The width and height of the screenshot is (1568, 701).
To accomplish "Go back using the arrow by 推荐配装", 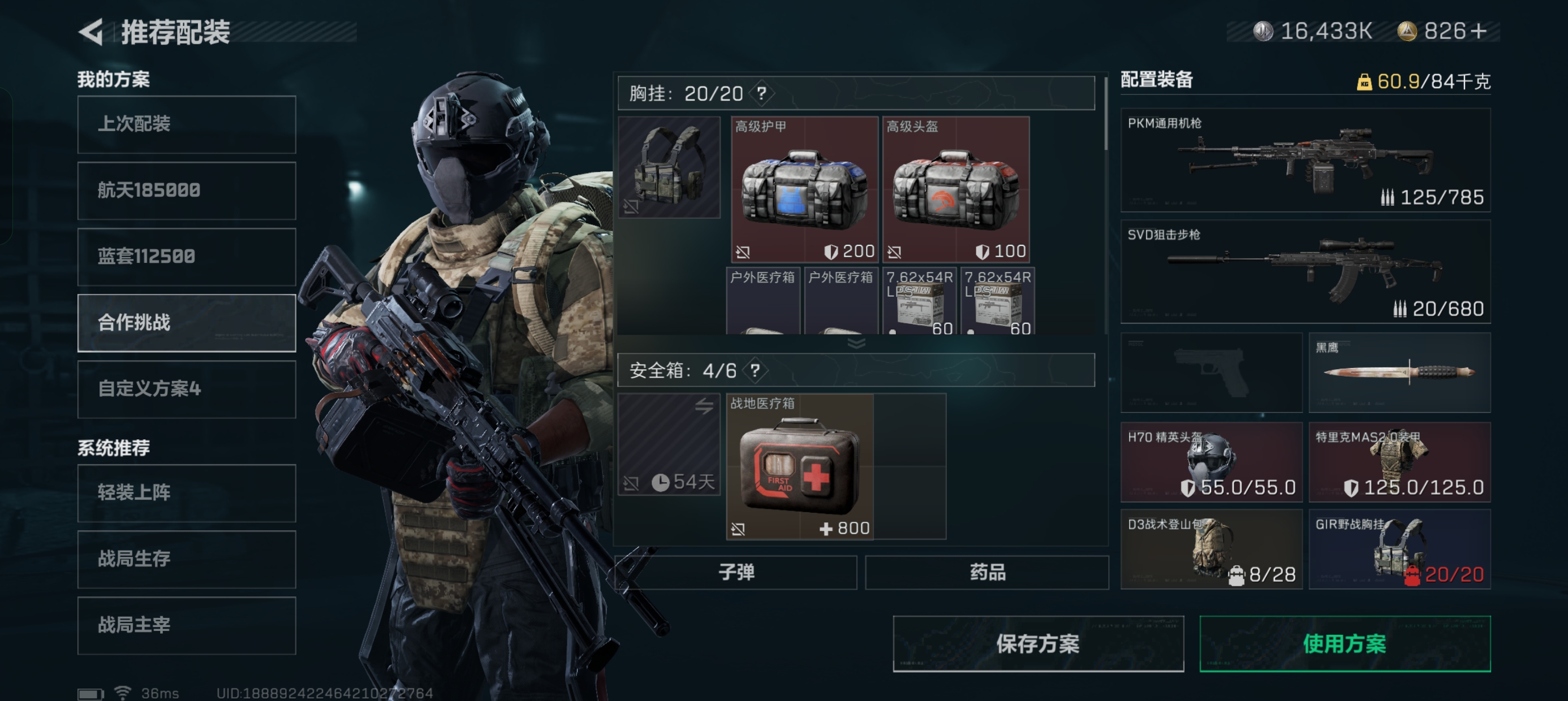I will point(91,32).
